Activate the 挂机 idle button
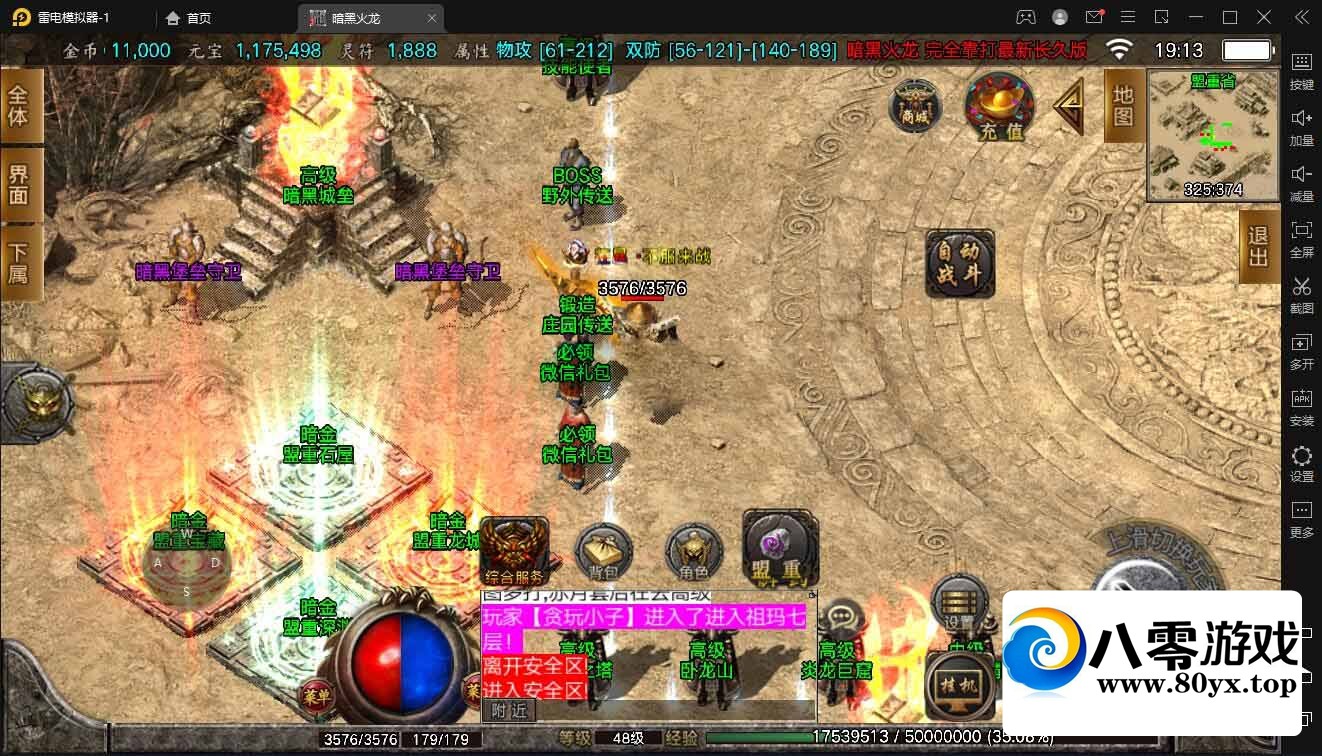 click(960, 683)
